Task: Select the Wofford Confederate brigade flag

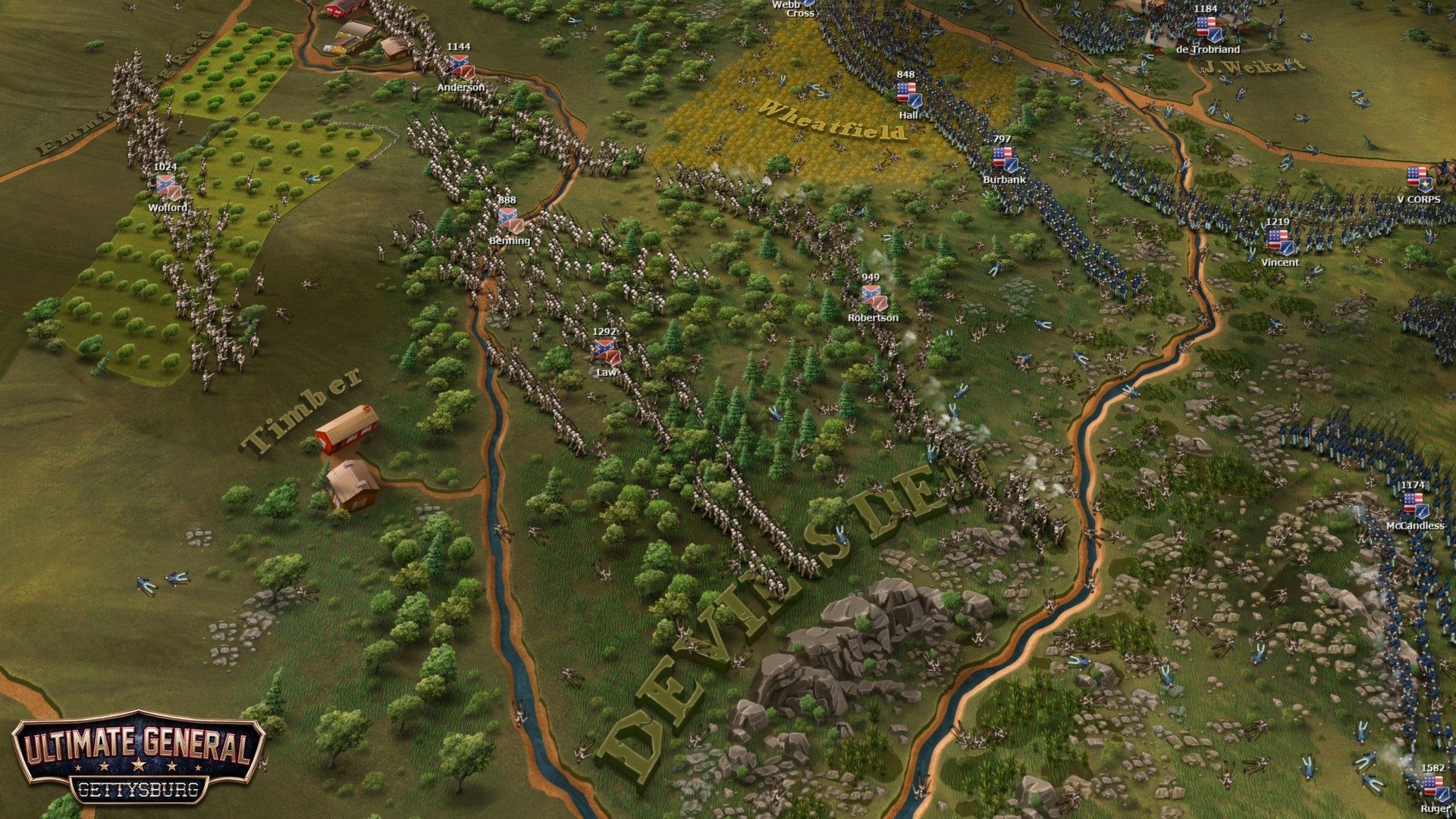Action: click(165, 184)
